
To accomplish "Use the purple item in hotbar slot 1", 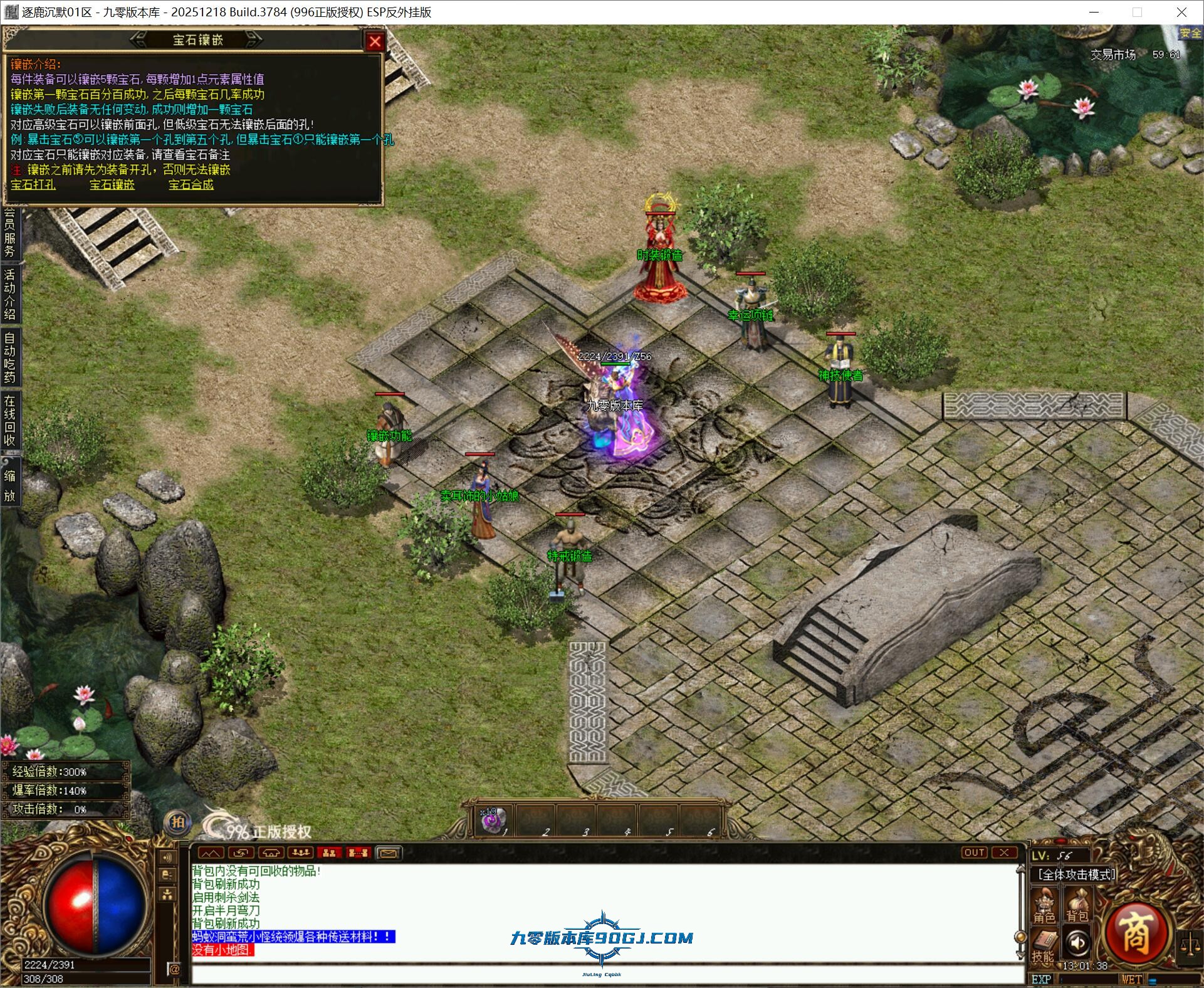I will pos(493,821).
